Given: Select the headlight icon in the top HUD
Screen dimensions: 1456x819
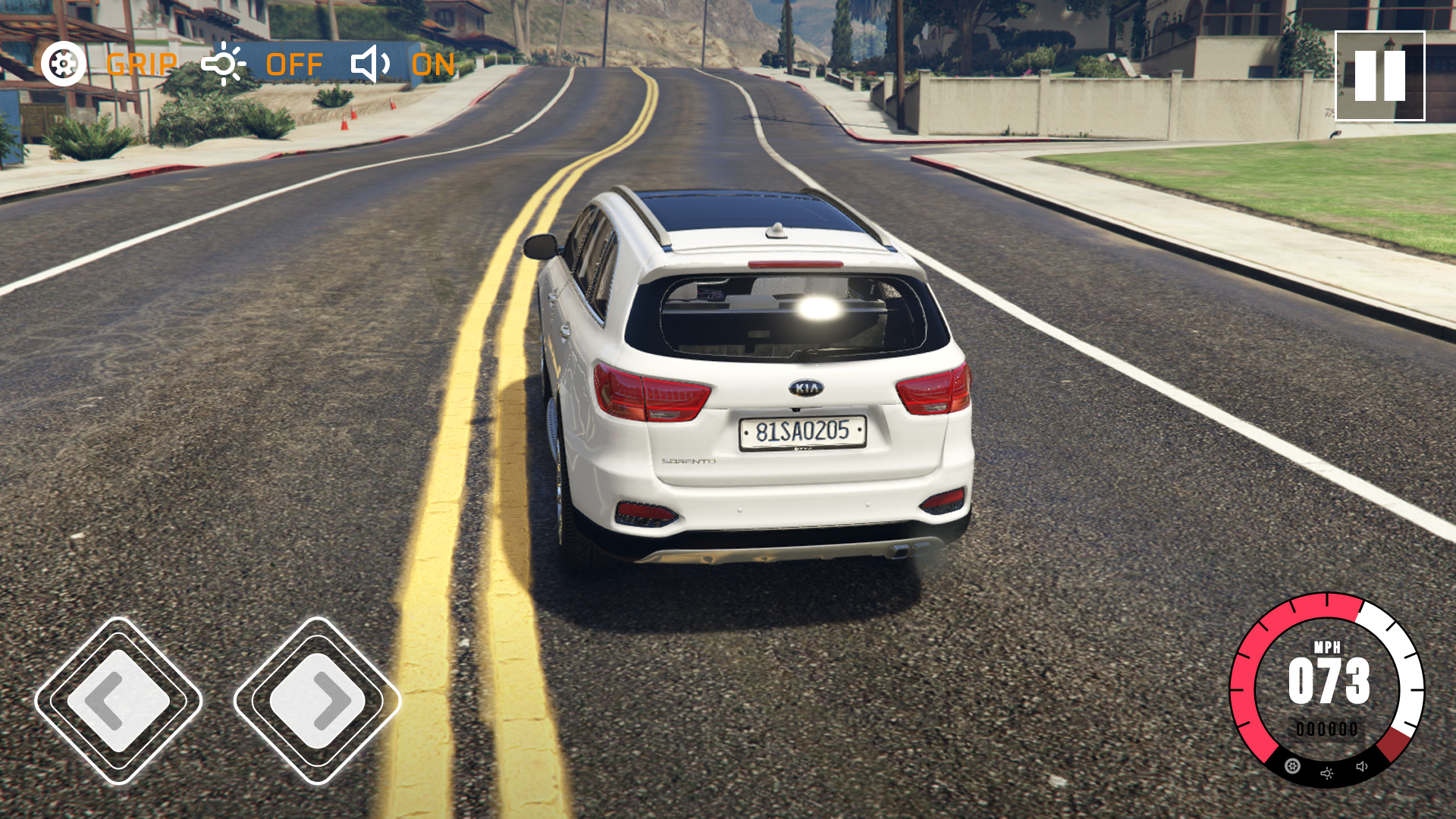Looking at the screenshot, I should [x=224, y=64].
